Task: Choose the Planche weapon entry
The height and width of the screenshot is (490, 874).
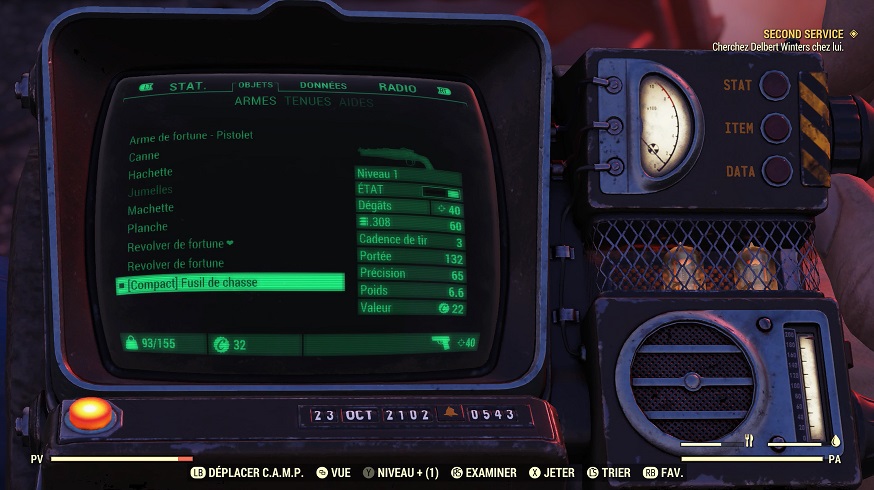Action: point(148,227)
